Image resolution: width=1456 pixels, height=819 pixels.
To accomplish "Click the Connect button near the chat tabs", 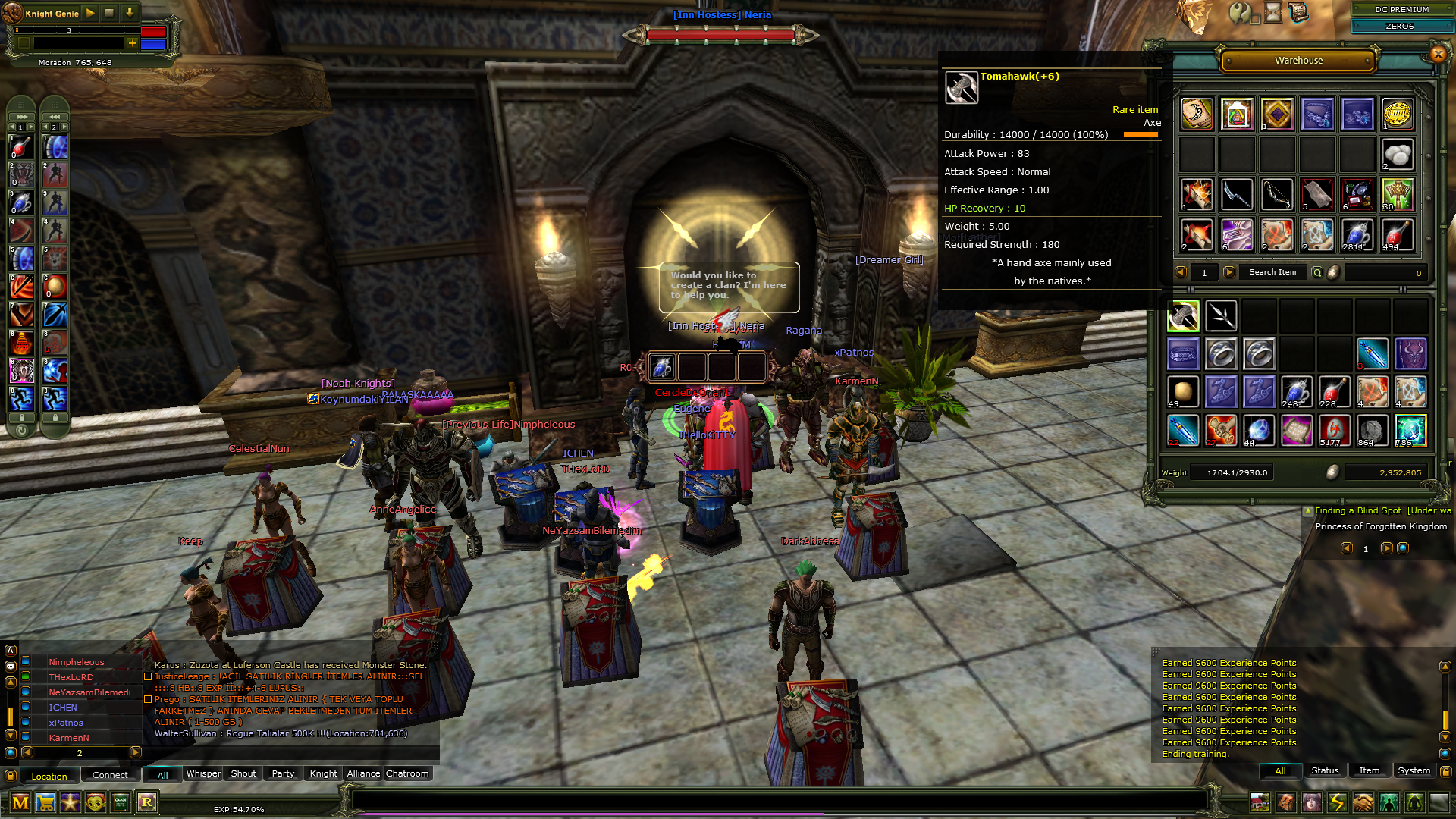I will point(110,775).
